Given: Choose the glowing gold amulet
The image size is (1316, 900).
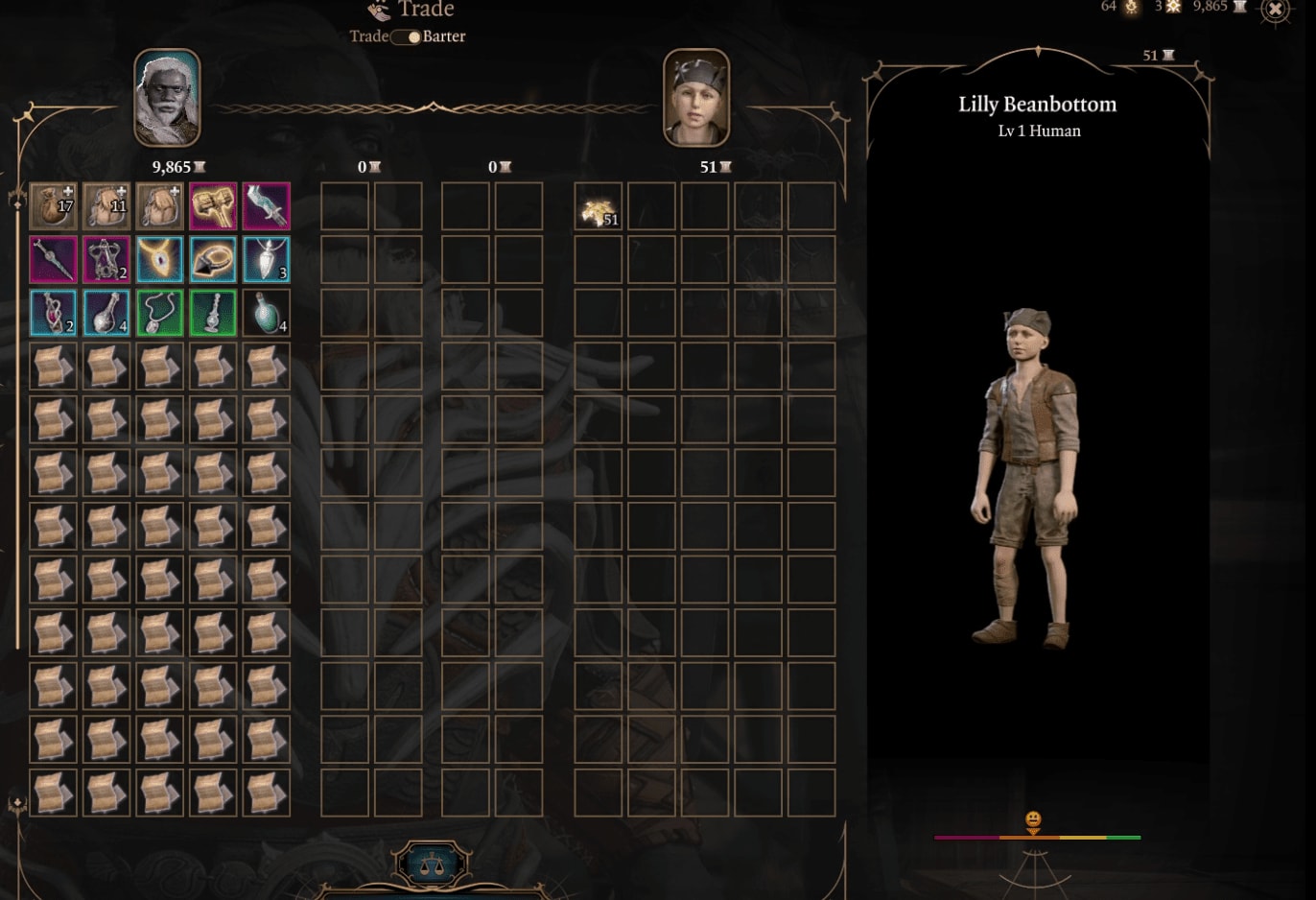Looking at the screenshot, I should [x=159, y=260].
